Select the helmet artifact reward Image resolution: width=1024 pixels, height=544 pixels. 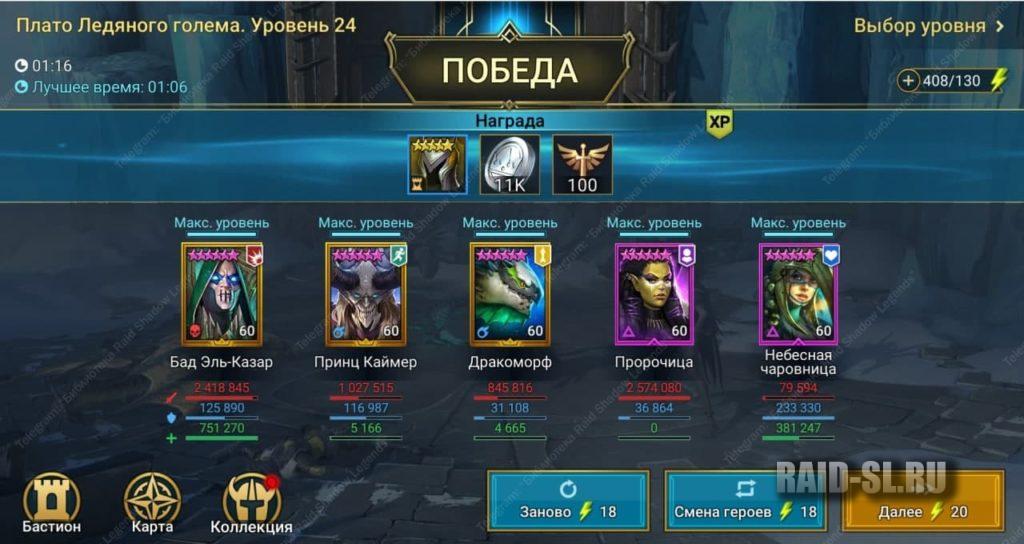coord(437,165)
